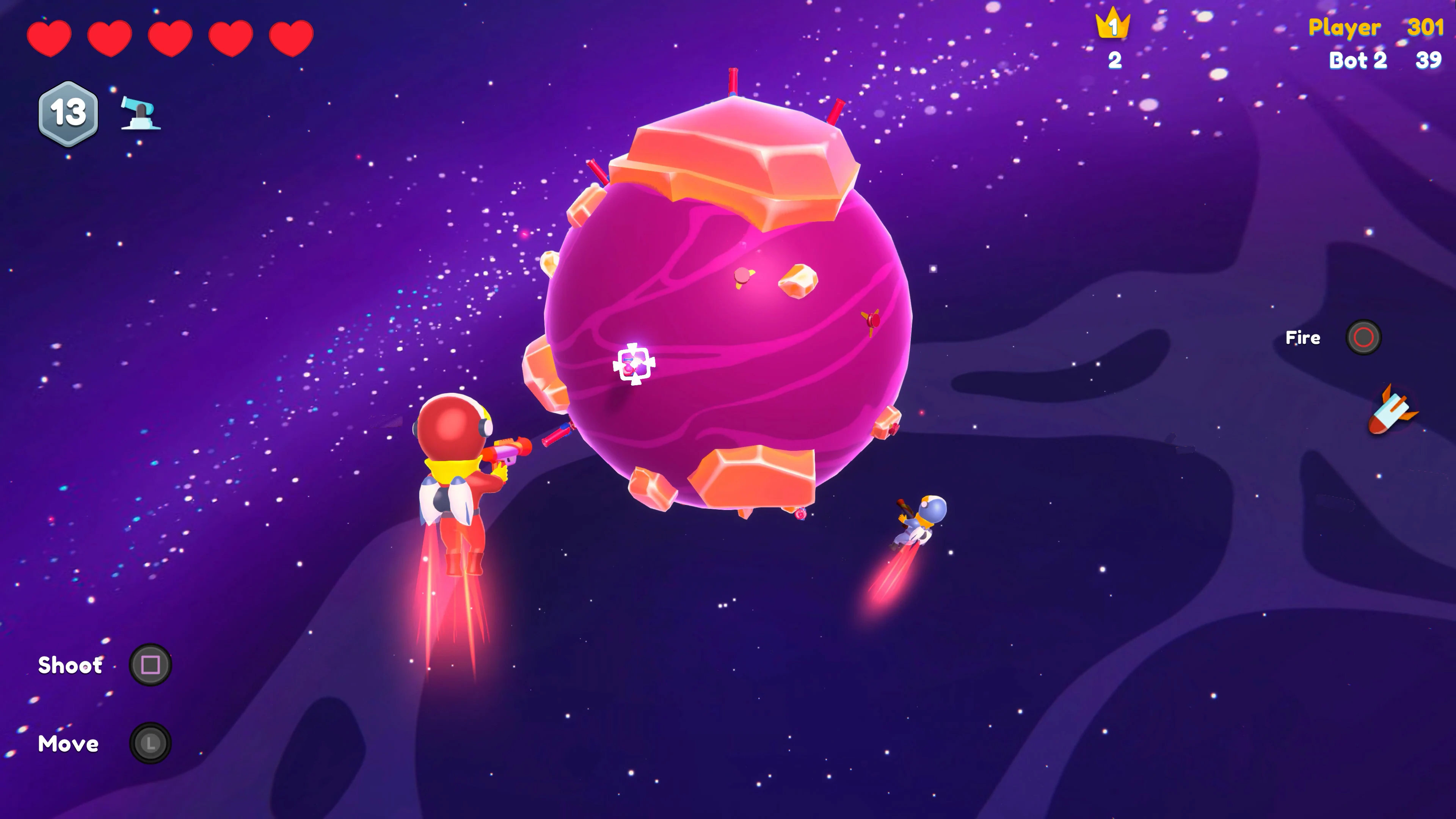
Task: Click the Shoot text label
Action: (70, 665)
